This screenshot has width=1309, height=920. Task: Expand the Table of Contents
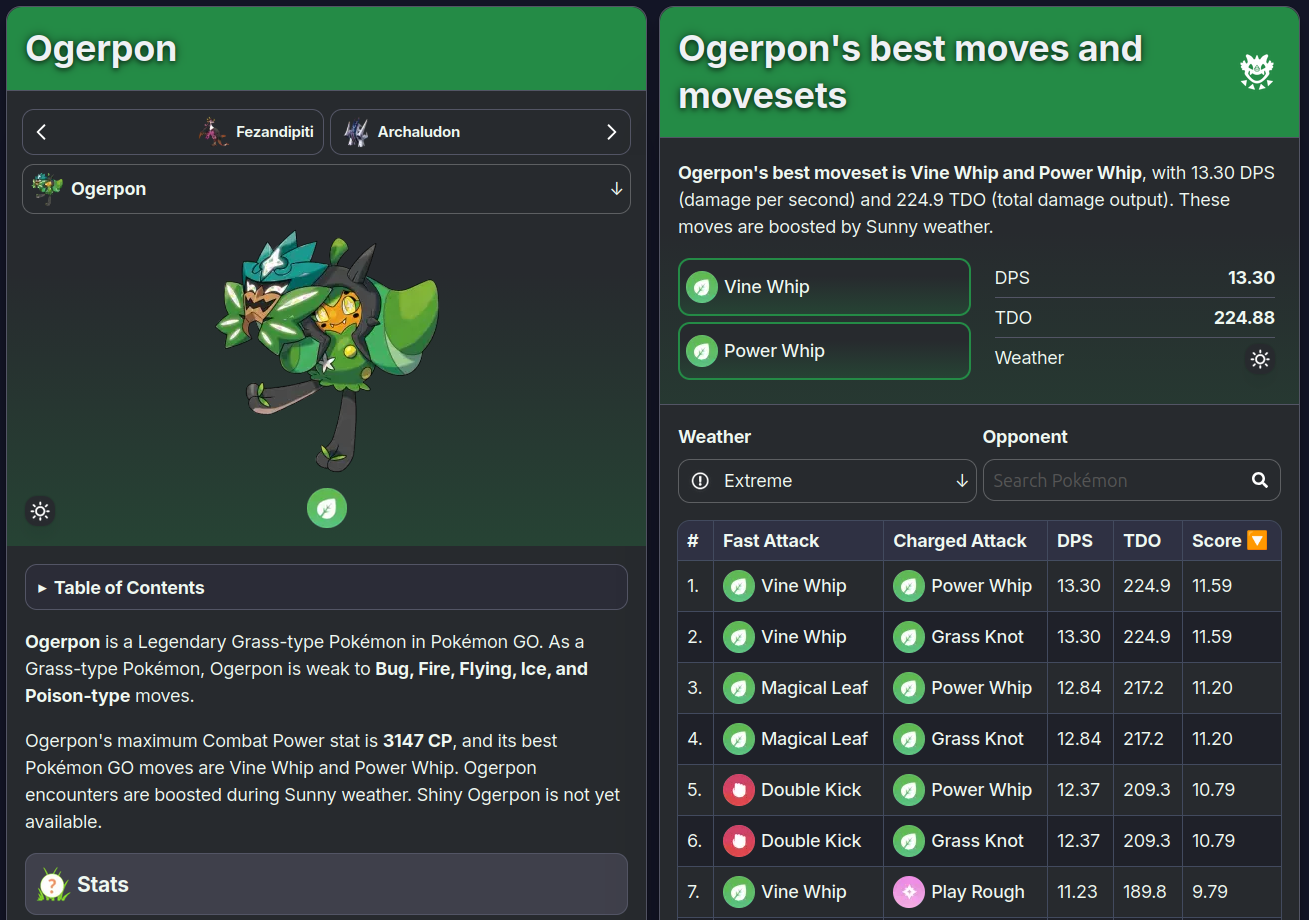click(x=326, y=586)
